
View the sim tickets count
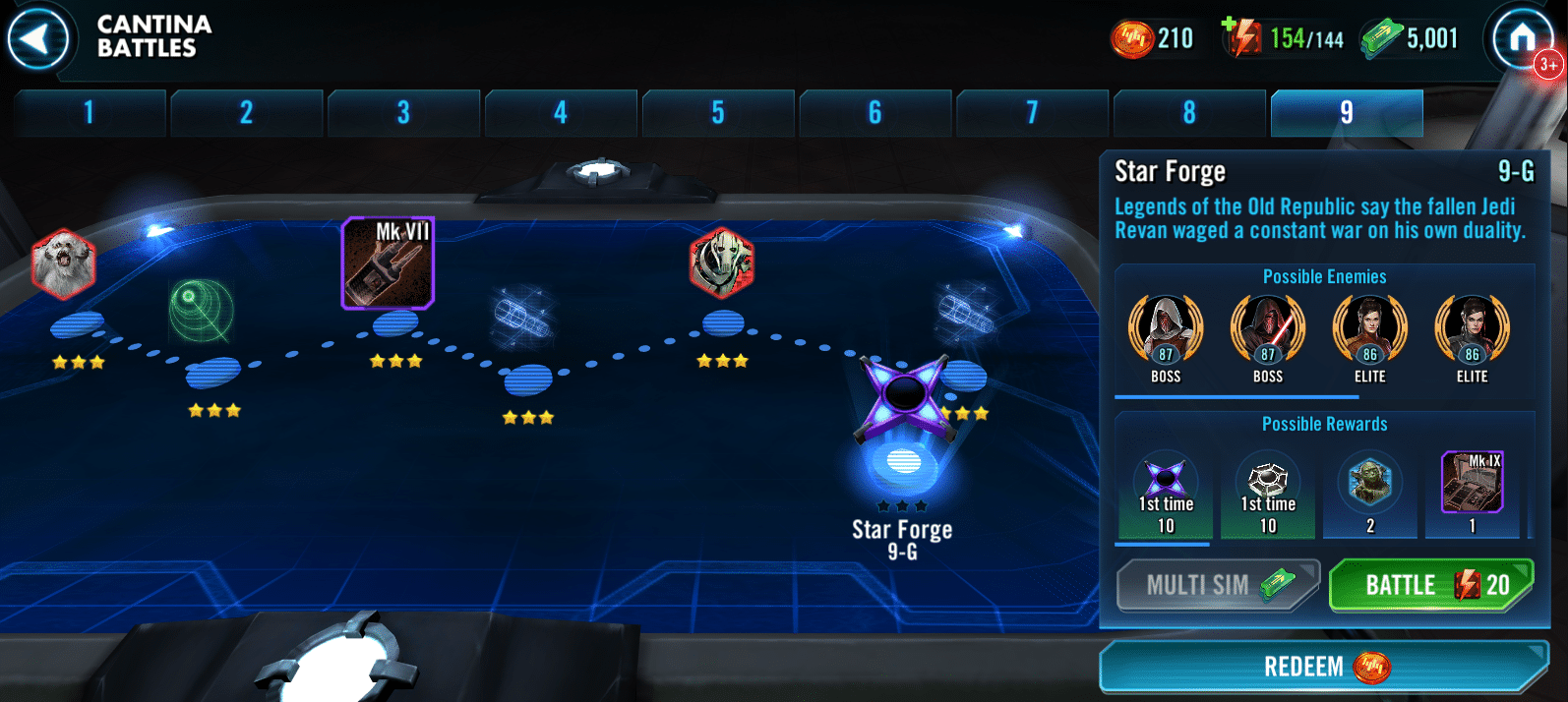(1410, 38)
